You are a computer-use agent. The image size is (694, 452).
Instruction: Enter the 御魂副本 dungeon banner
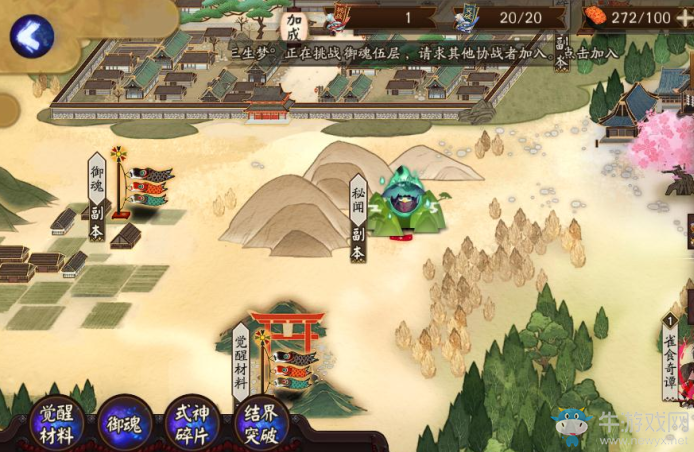point(97,198)
